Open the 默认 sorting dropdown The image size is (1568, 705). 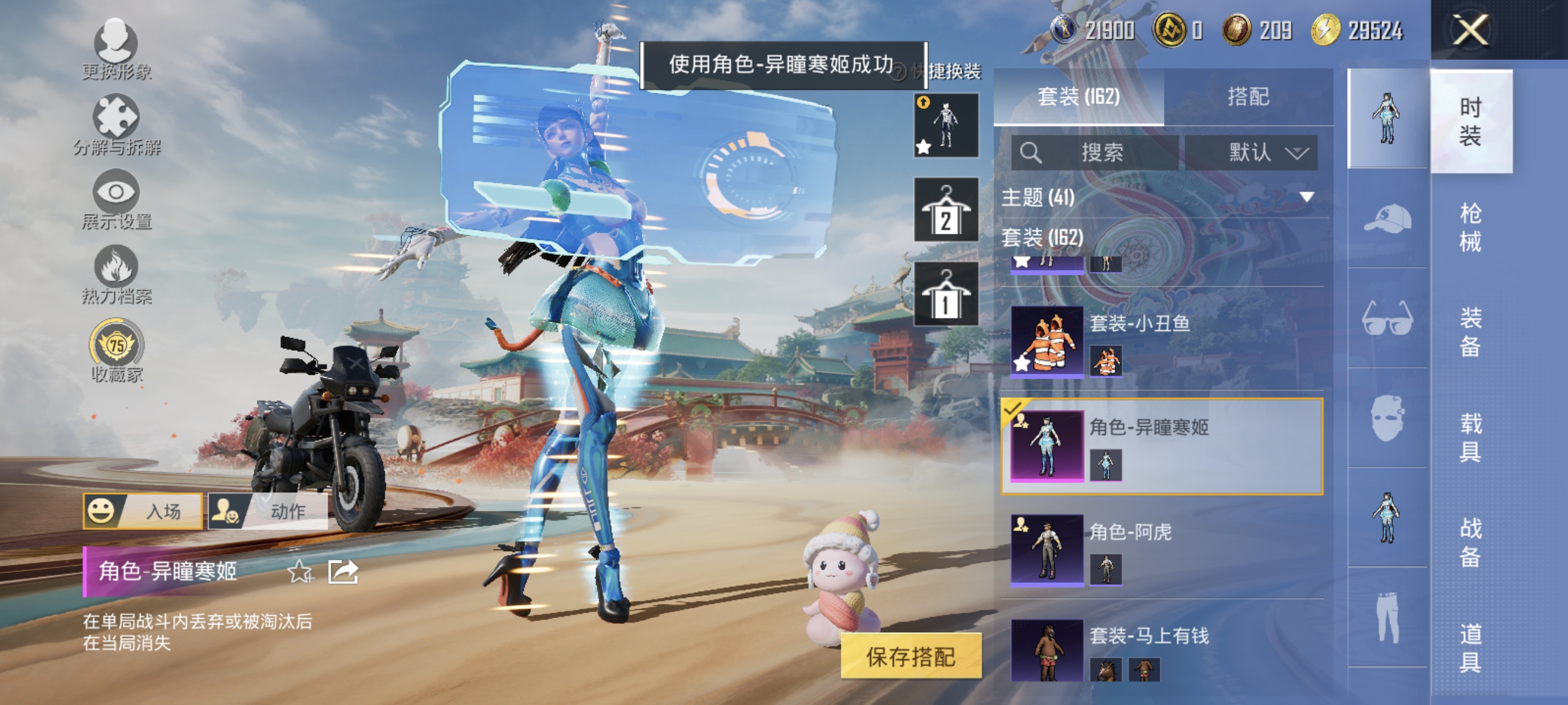(x=1252, y=153)
